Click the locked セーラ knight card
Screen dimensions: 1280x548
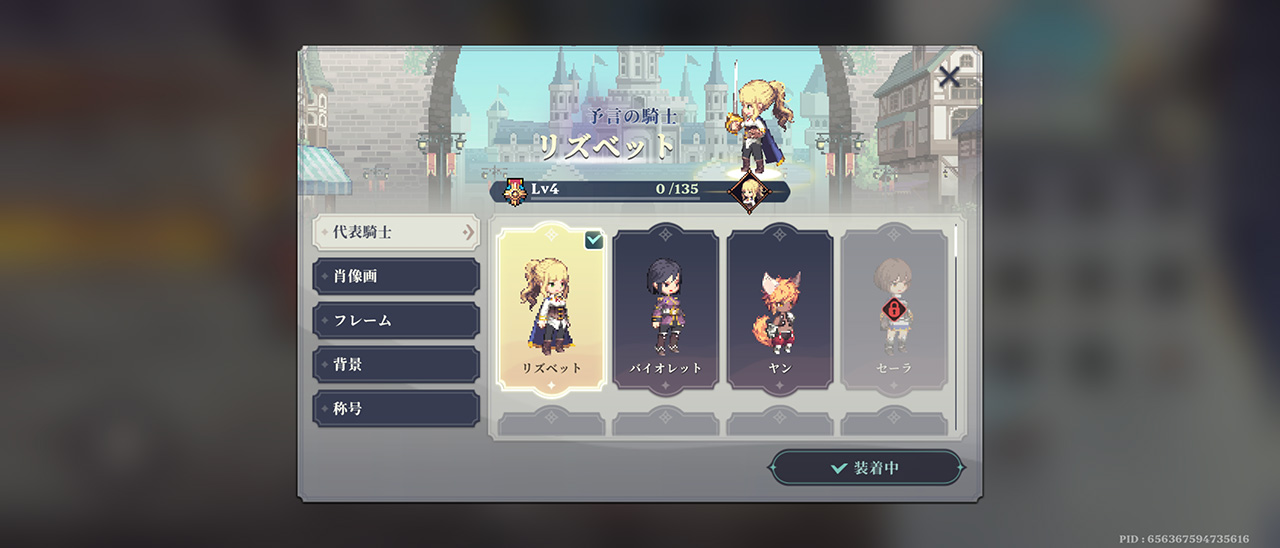tap(893, 306)
